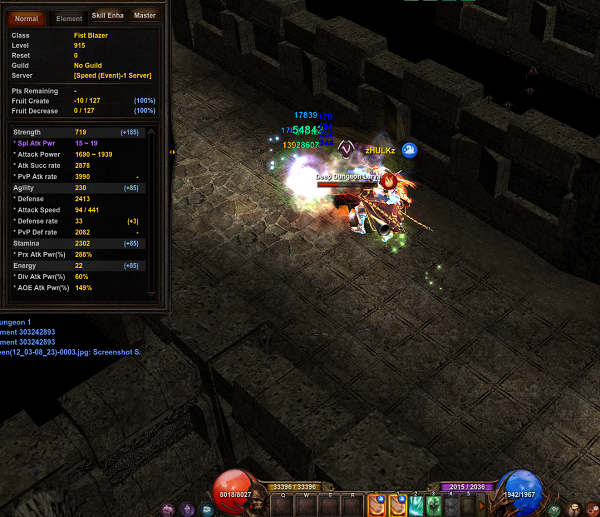Open the Element tab
Screen dimensions: 600x517
pos(69,17)
